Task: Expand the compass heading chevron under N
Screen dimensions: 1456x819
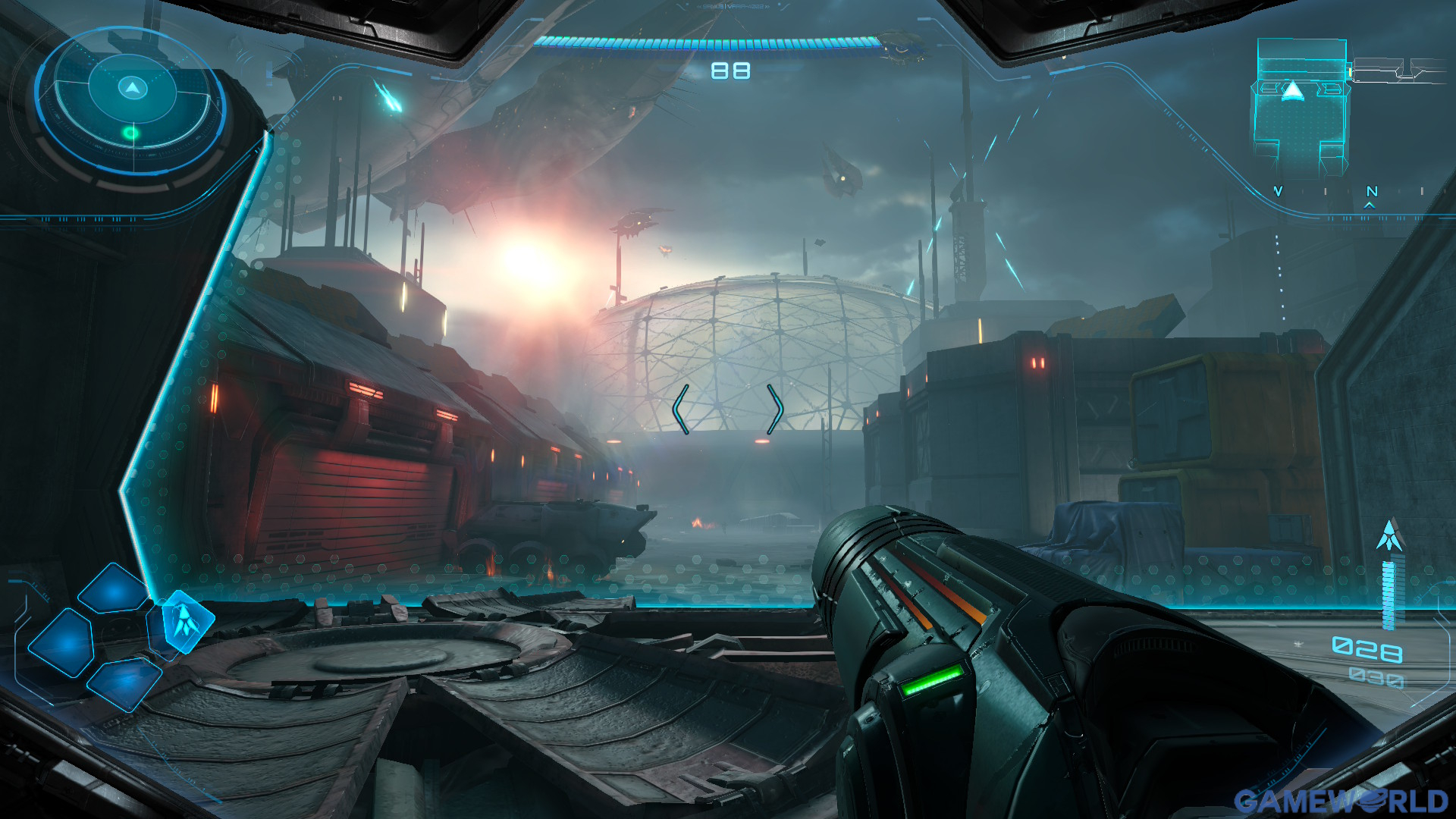Action: [x=1369, y=206]
